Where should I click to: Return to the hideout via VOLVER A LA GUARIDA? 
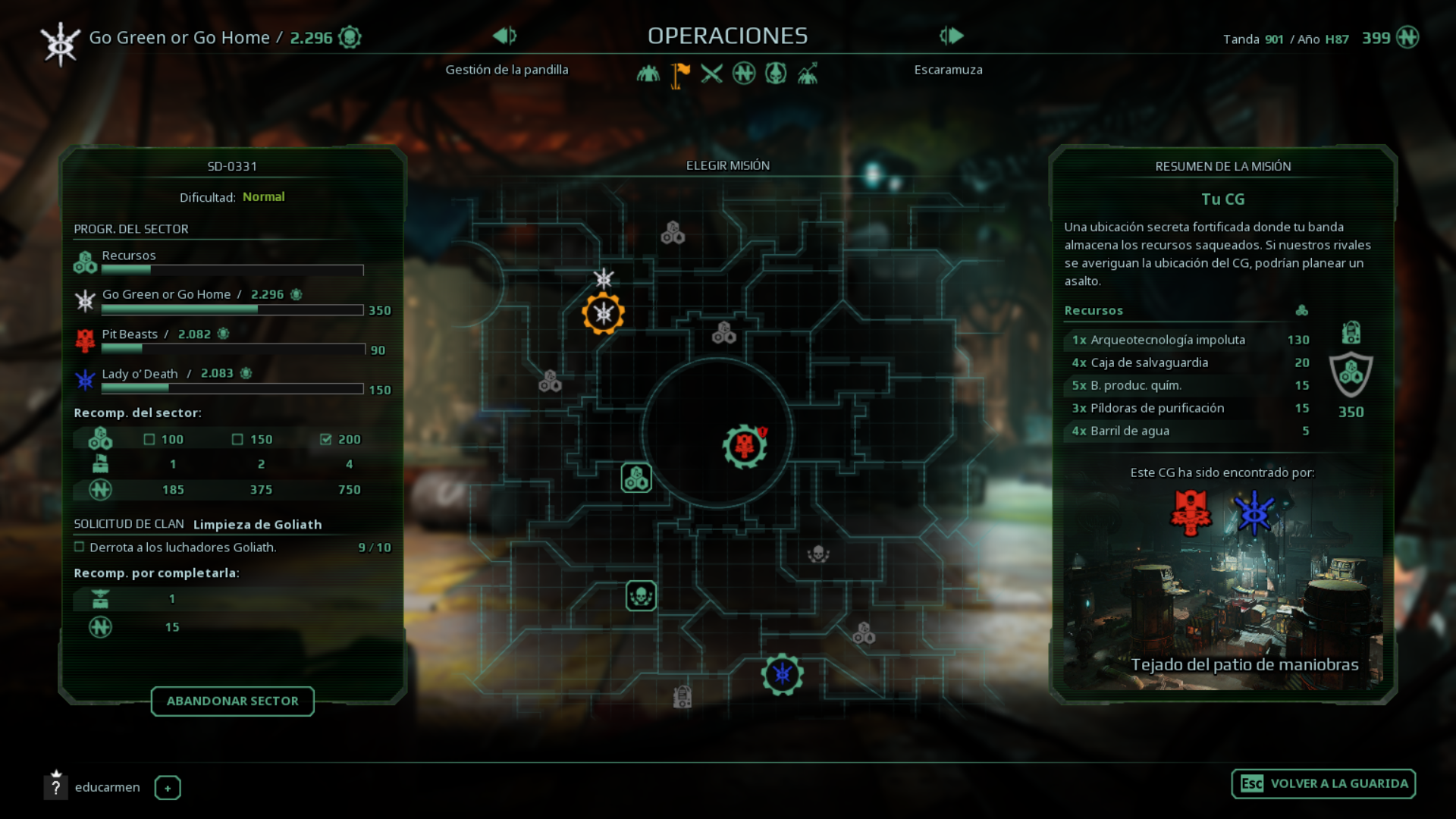pyautogui.click(x=1323, y=784)
